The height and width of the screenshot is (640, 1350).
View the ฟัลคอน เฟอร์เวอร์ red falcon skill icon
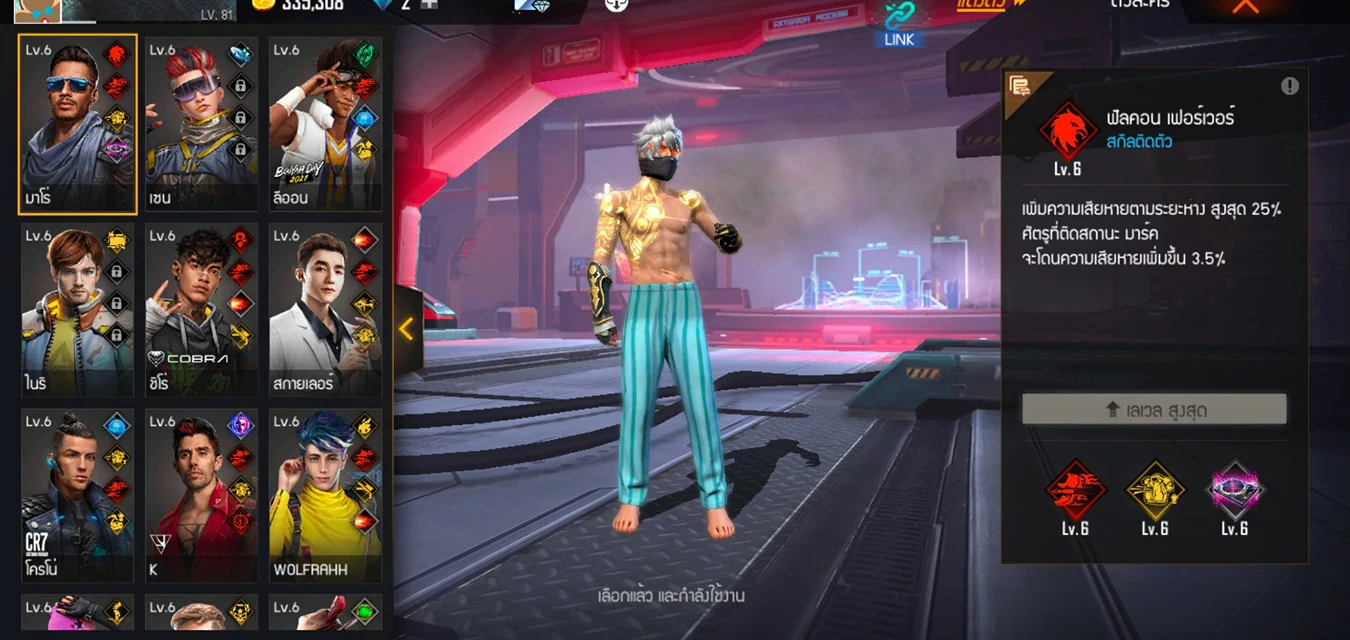pyautogui.click(x=1068, y=132)
